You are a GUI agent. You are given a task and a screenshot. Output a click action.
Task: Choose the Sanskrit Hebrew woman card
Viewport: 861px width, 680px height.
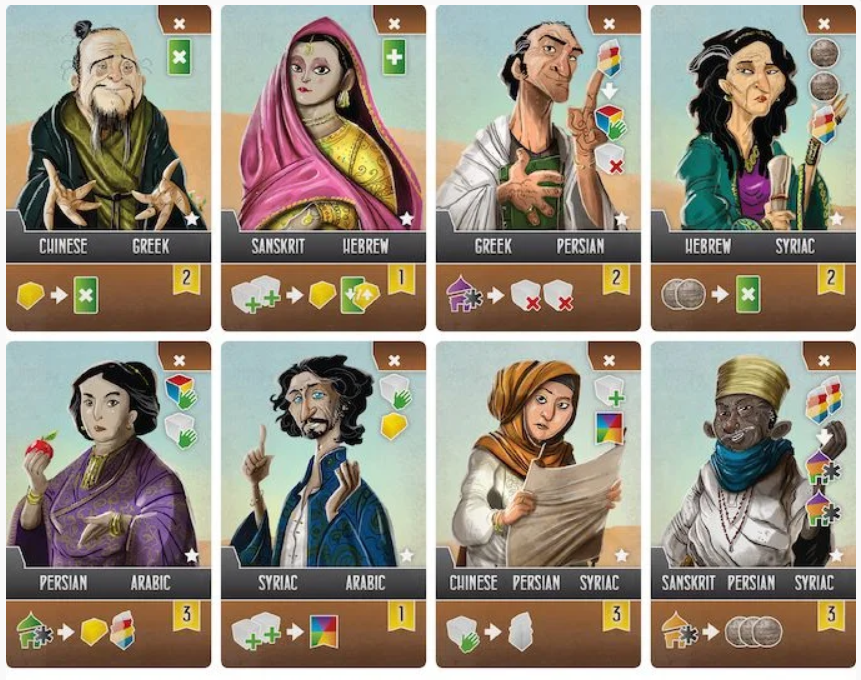pos(323,168)
